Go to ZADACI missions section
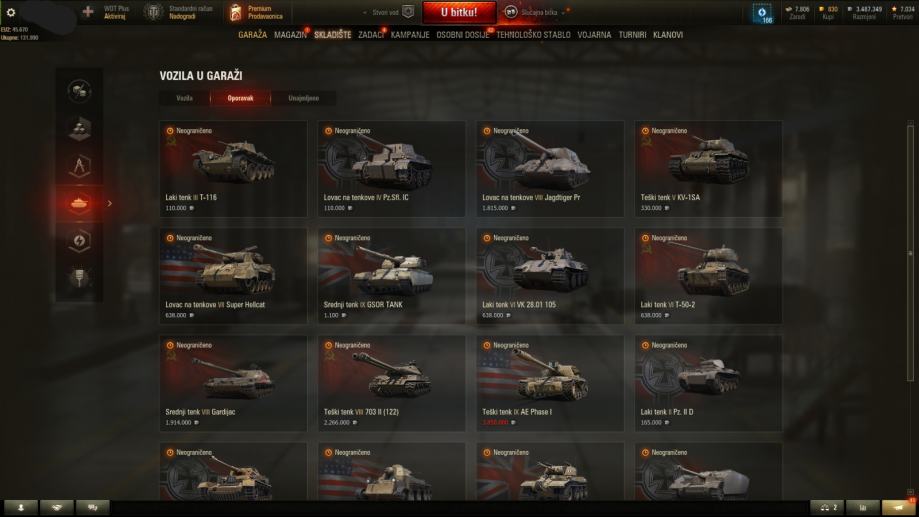919x517 pixels. pos(370,35)
